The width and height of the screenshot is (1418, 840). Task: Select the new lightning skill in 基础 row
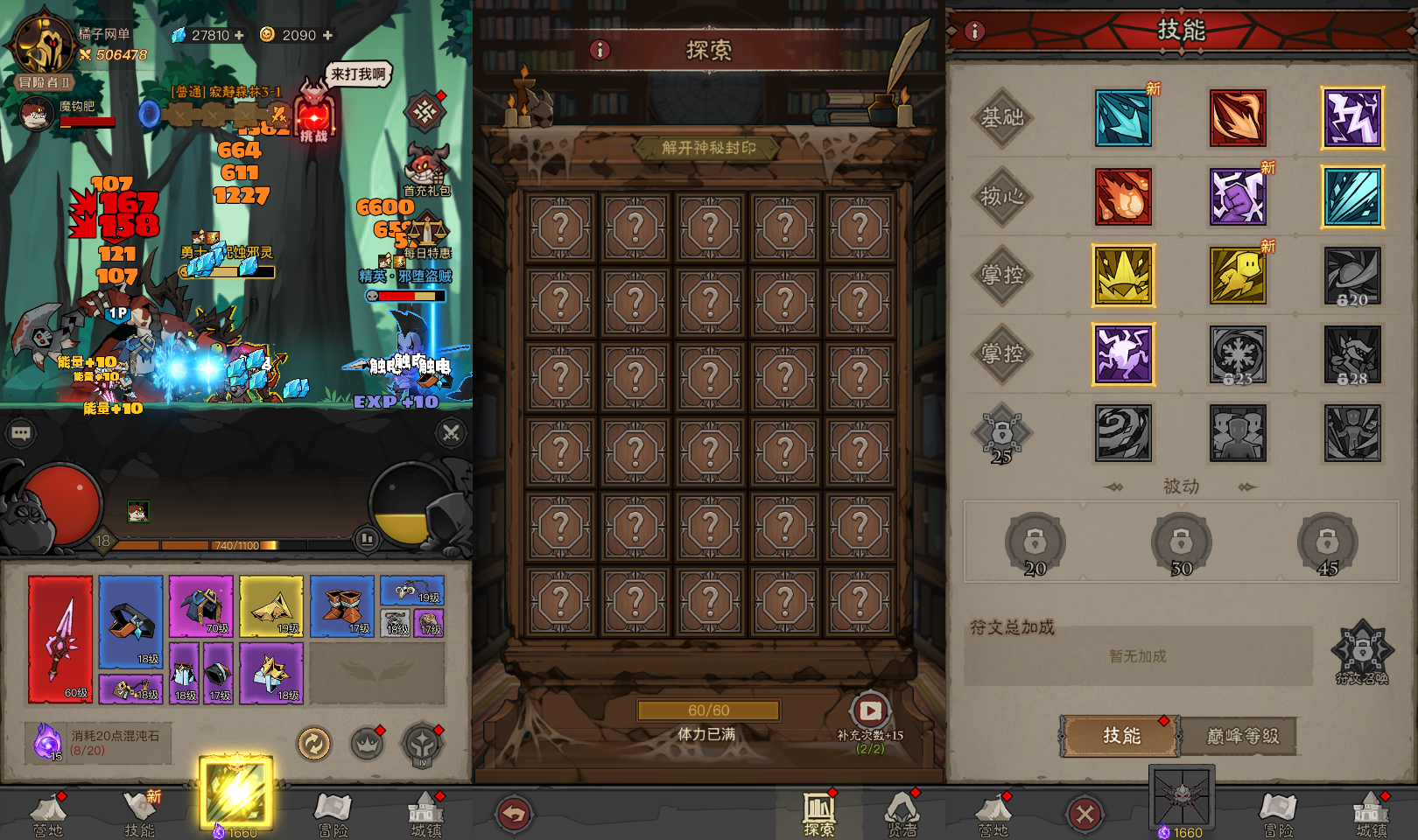pos(1353,118)
